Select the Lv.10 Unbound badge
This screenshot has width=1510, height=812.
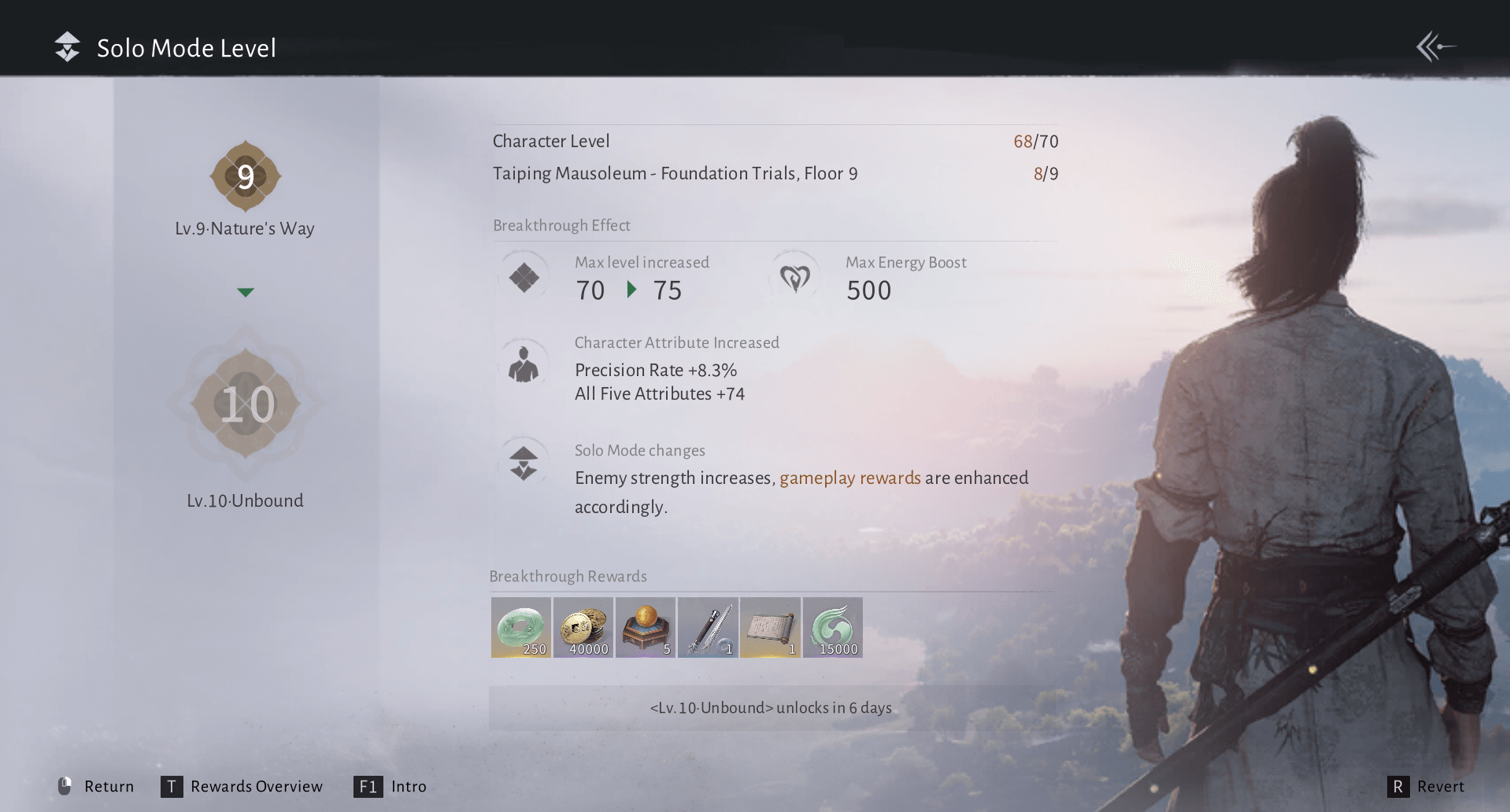(x=245, y=404)
